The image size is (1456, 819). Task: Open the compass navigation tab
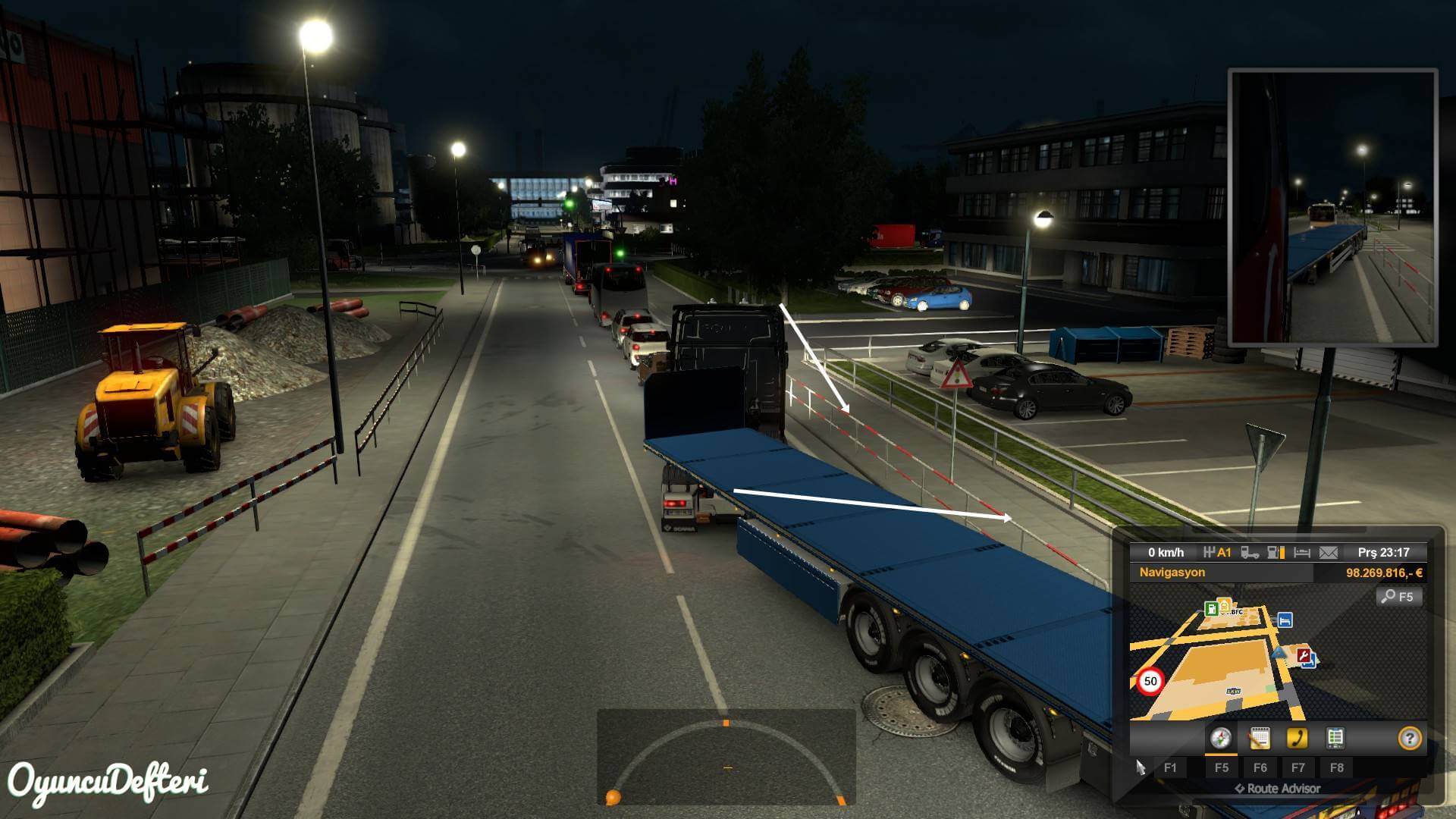point(1220,738)
